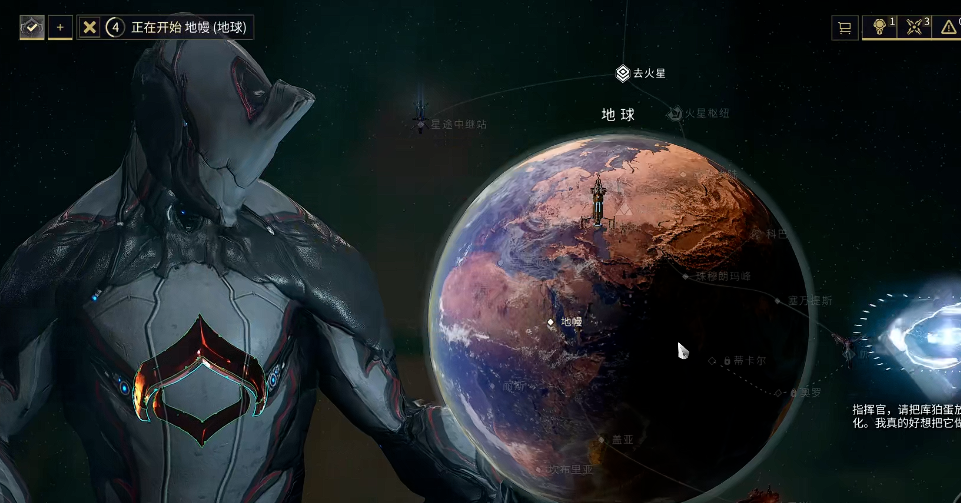Open the invasions crossed-weapons icon
This screenshot has width=961, height=503.
coord(915,28)
